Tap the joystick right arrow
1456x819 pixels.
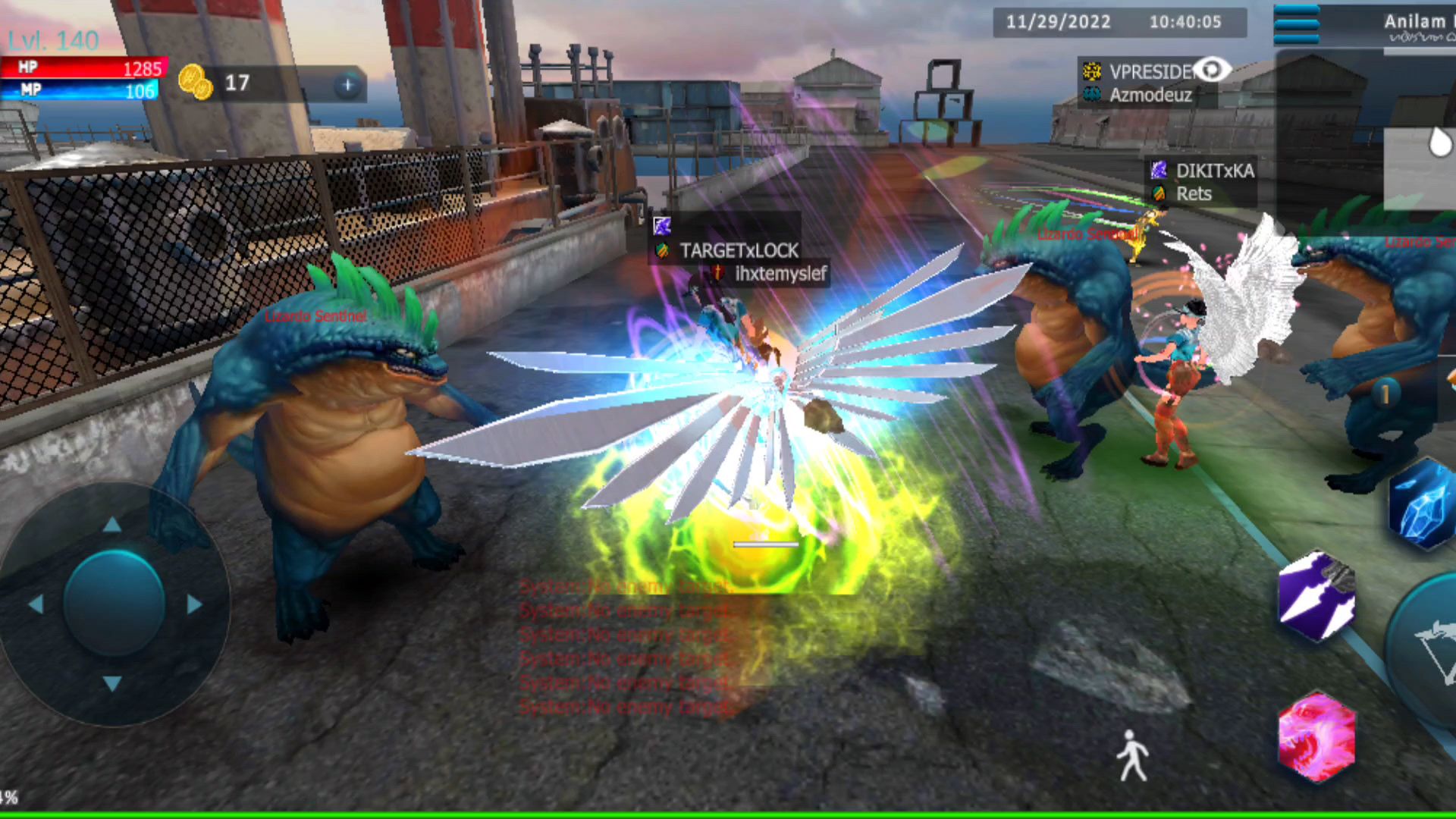point(194,604)
